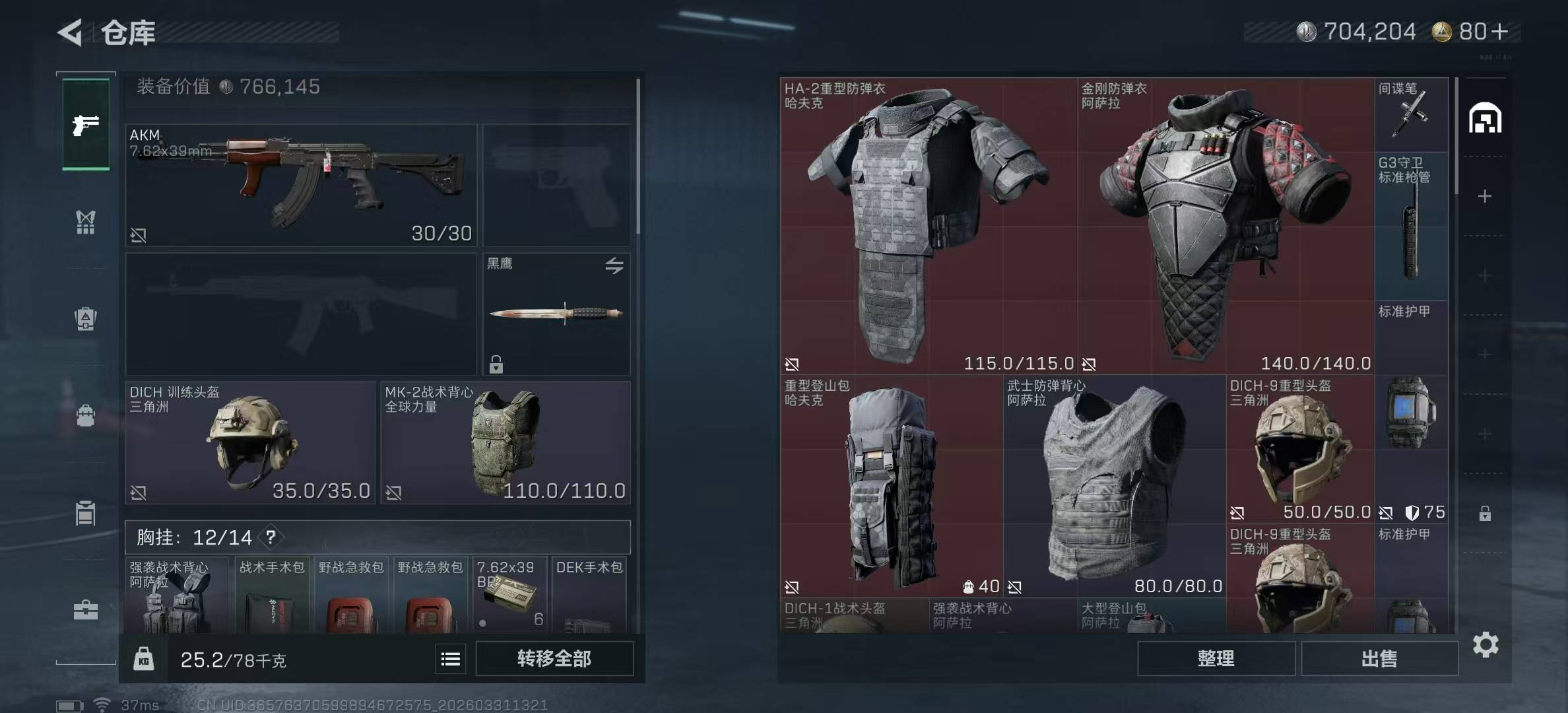
Task: Open the 出售 sell button
Action: pos(1379,659)
